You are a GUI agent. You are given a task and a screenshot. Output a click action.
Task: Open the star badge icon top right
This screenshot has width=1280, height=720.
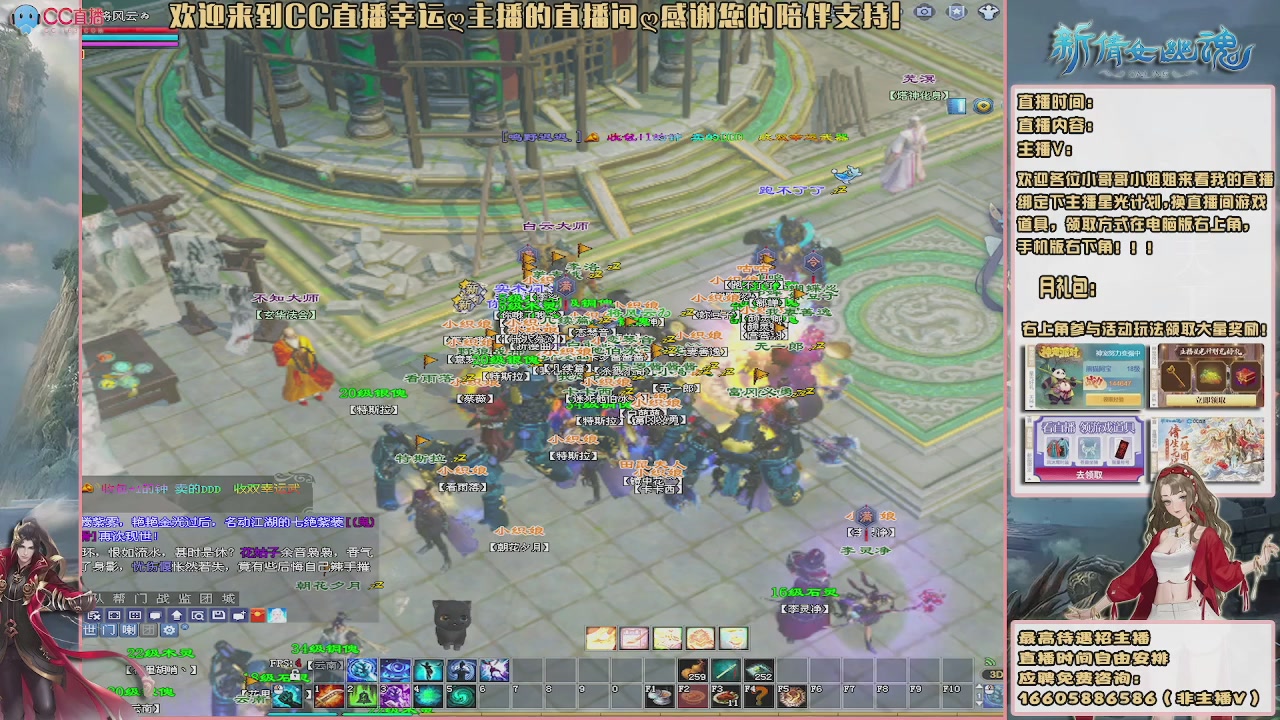[956, 12]
